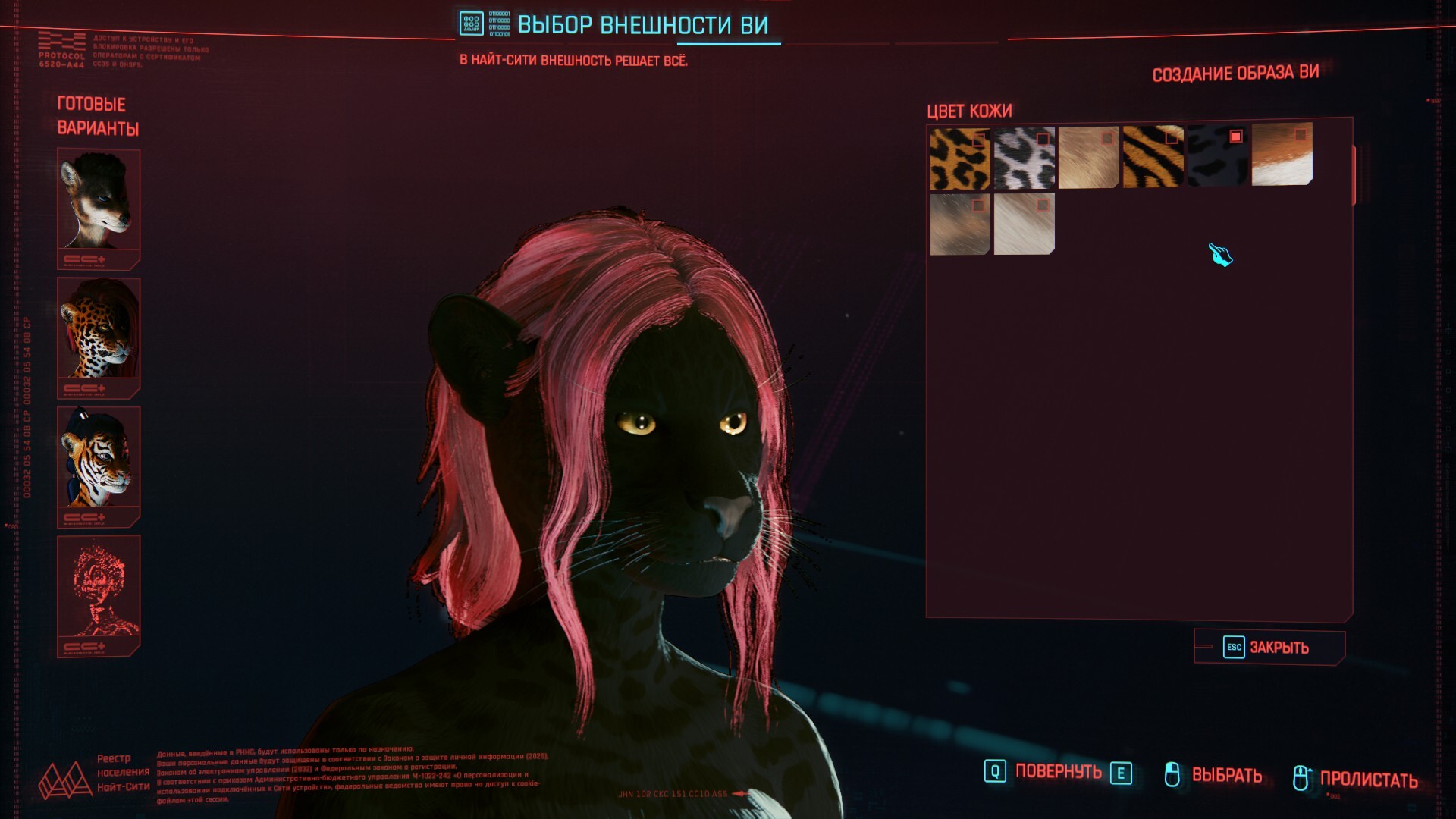Click the ESC key icon beside ЗАКРЫТЬ
The image size is (1456, 819).
pyautogui.click(x=1234, y=648)
